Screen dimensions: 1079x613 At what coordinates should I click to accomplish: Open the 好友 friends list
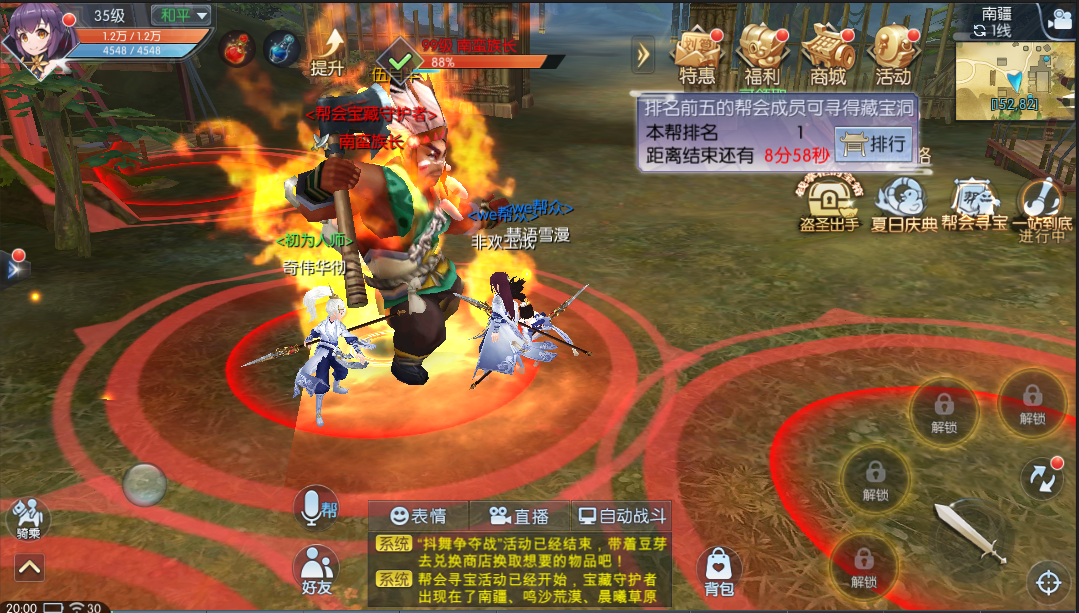pyautogui.click(x=316, y=571)
